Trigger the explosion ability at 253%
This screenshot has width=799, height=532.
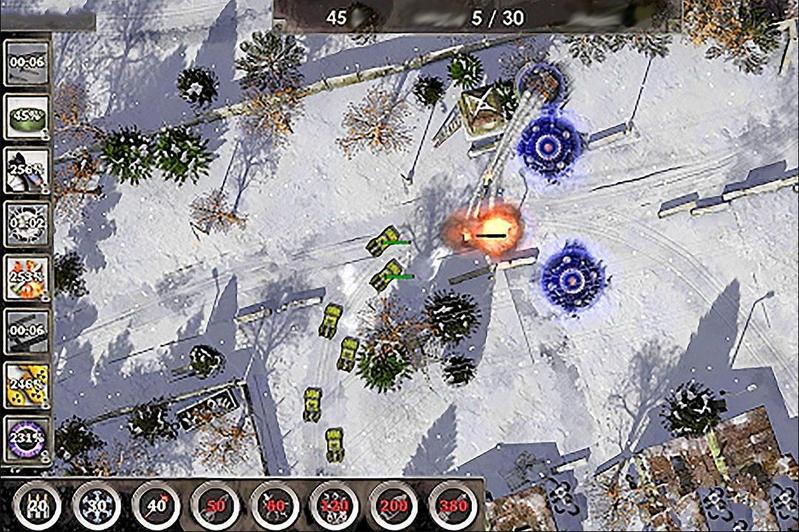(x=28, y=277)
